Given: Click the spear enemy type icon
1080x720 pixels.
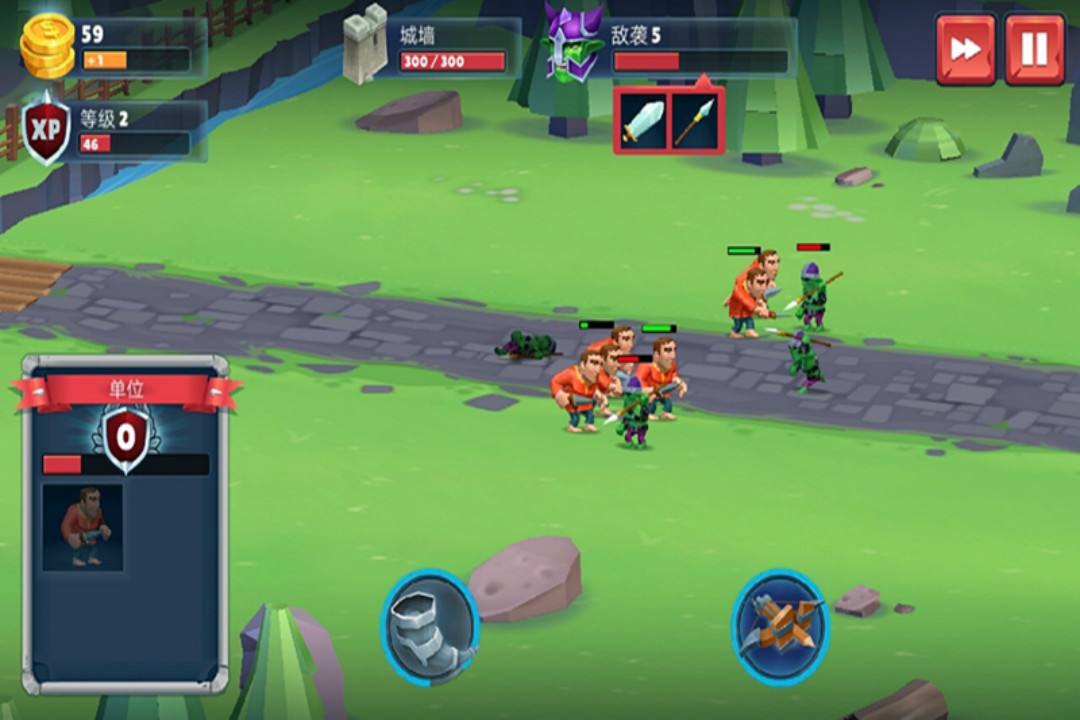Looking at the screenshot, I should [x=694, y=121].
